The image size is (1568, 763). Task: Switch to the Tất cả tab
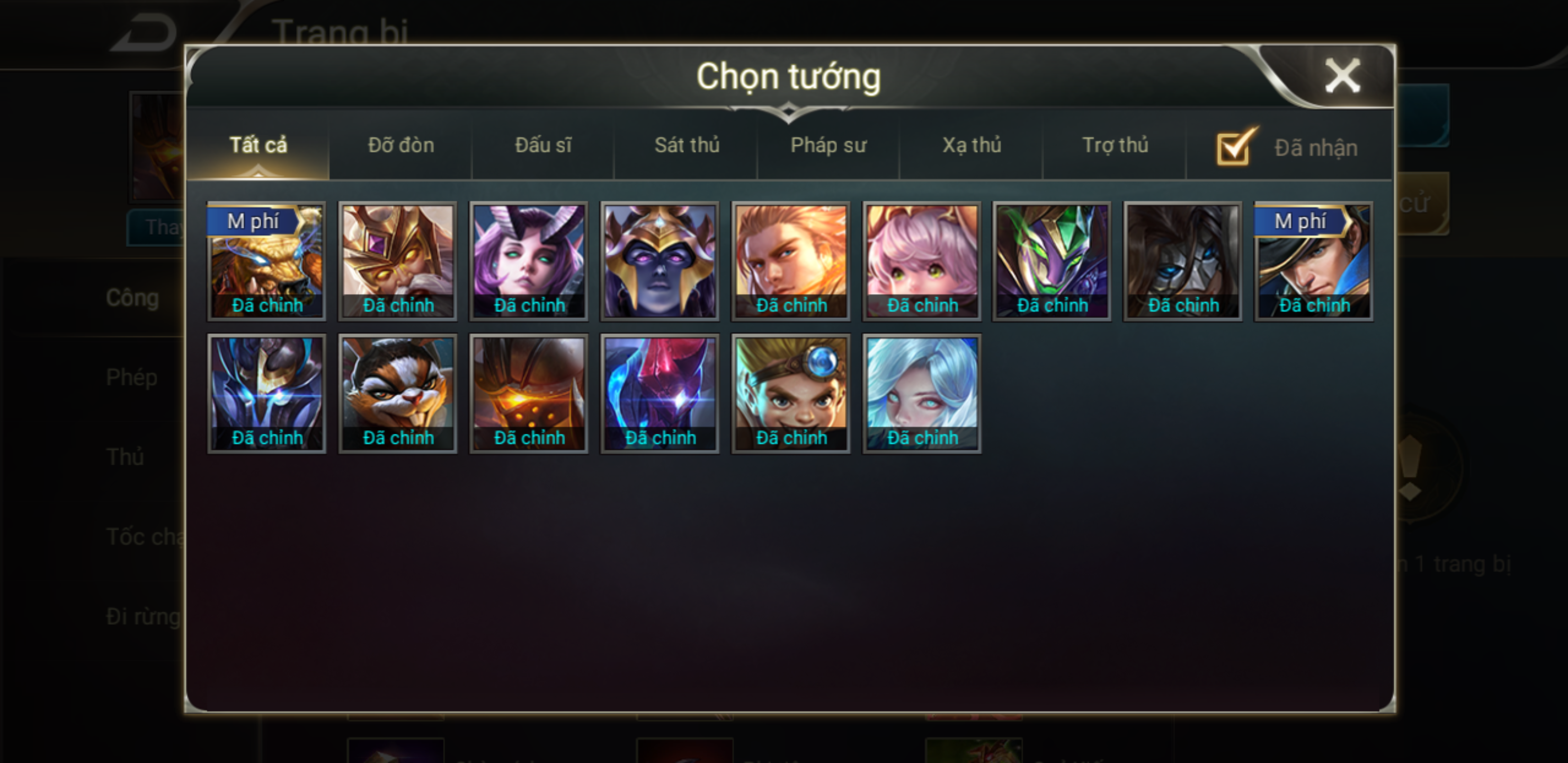click(x=258, y=145)
